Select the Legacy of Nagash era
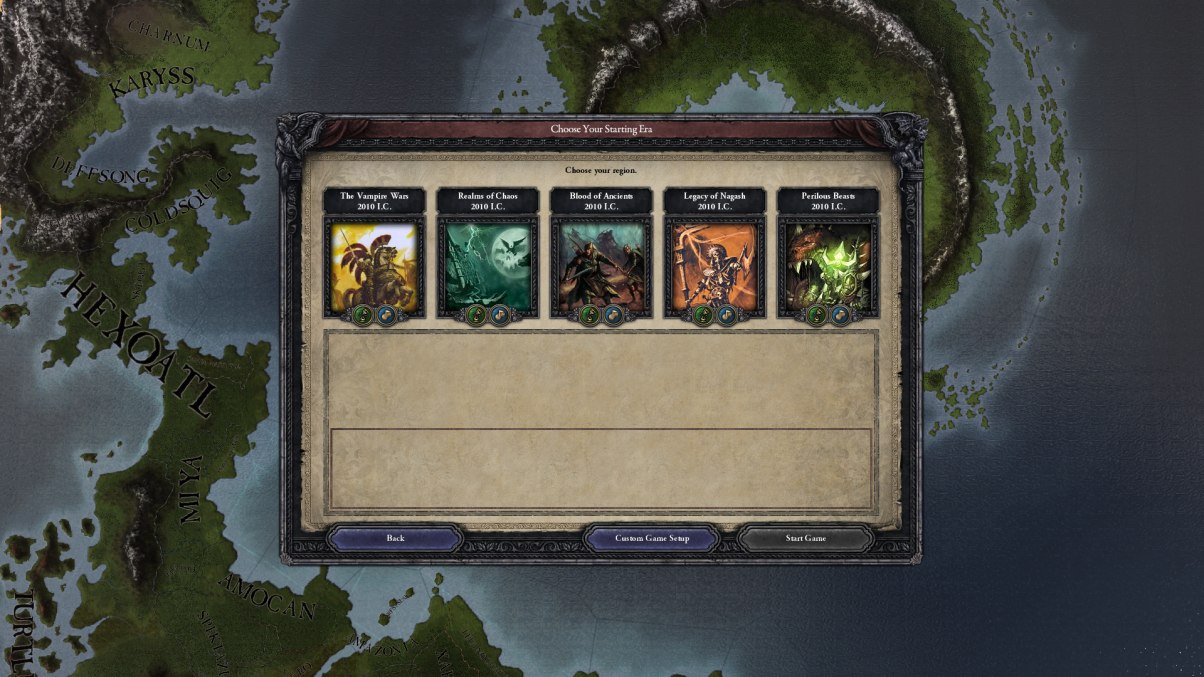Viewport: 1204px width, 677px height. pos(714,265)
